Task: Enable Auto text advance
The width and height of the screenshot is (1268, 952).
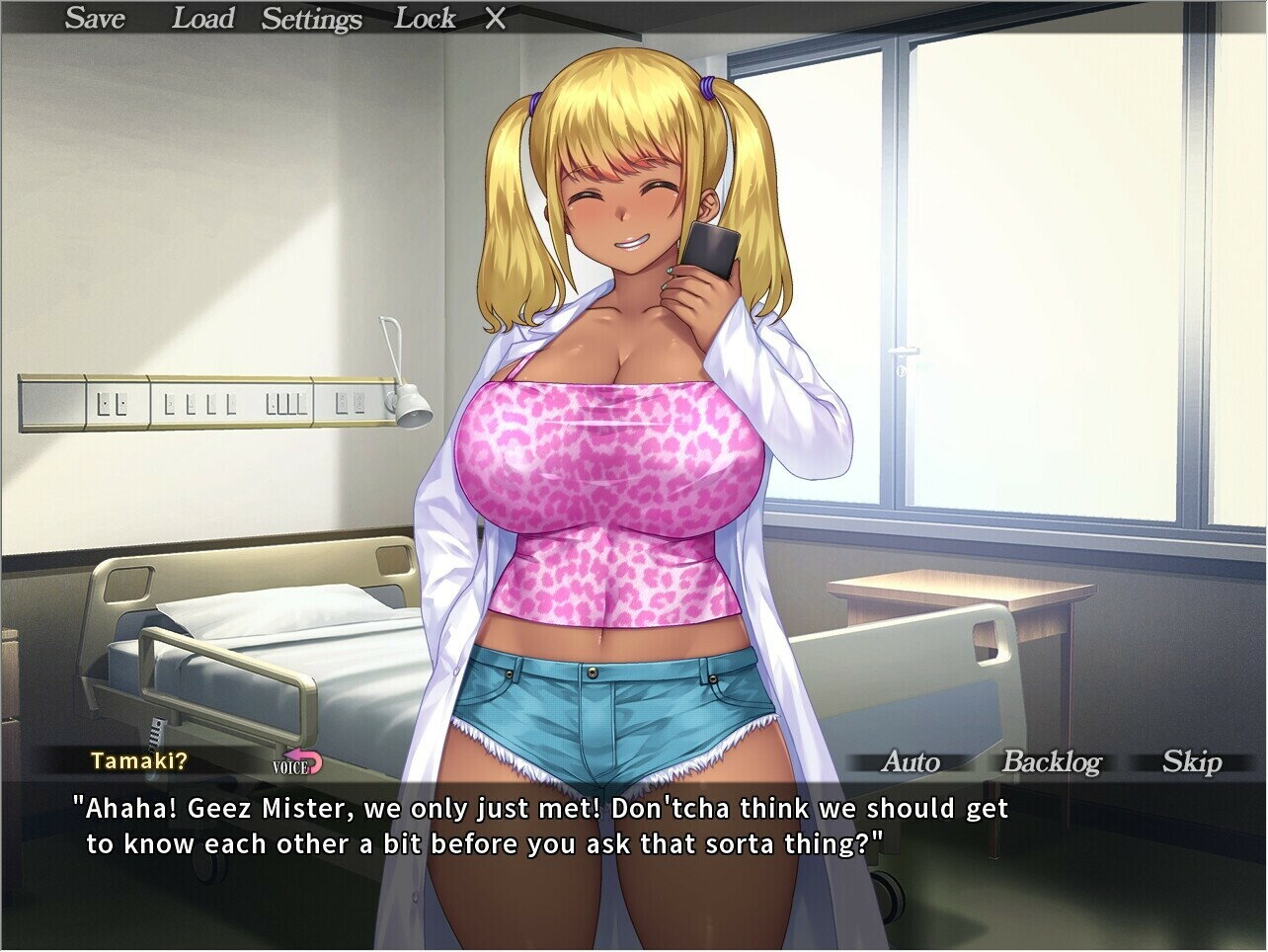Action: tap(910, 761)
